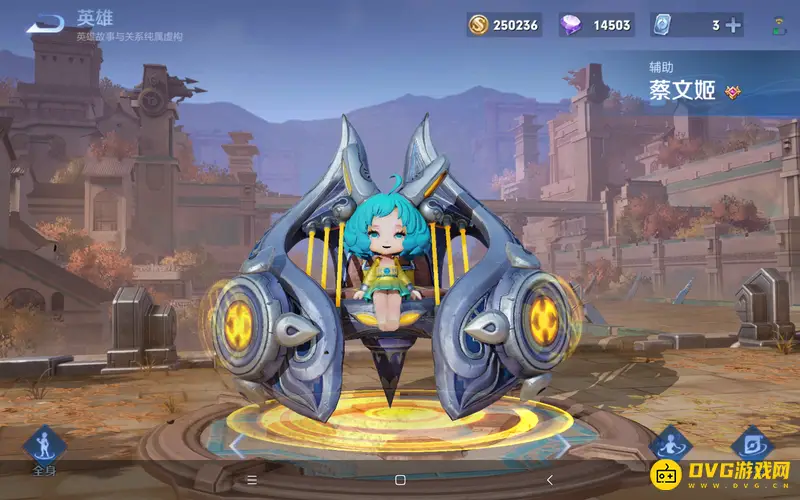Click the badge icon beside 蔡文姬
This screenshot has width=800, height=500.
click(732, 92)
